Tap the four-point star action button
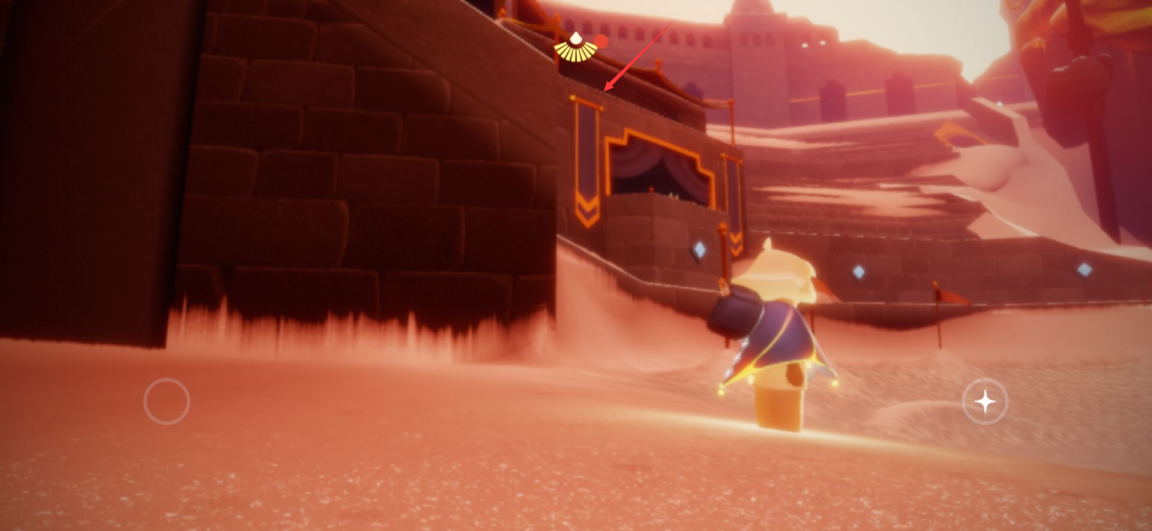This screenshot has height=531, width=1152. point(985,402)
